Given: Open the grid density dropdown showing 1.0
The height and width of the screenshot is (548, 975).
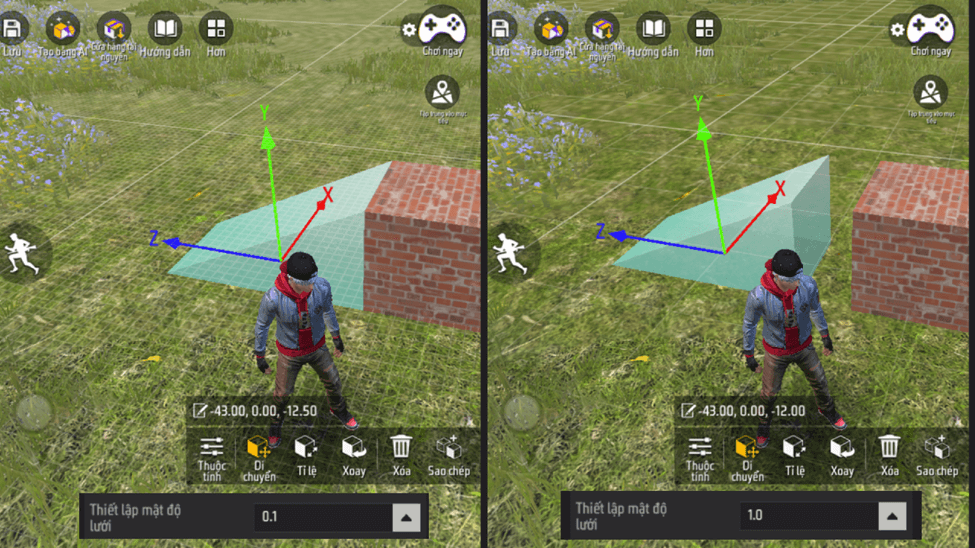Looking at the screenshot, I should pos(892,516).
